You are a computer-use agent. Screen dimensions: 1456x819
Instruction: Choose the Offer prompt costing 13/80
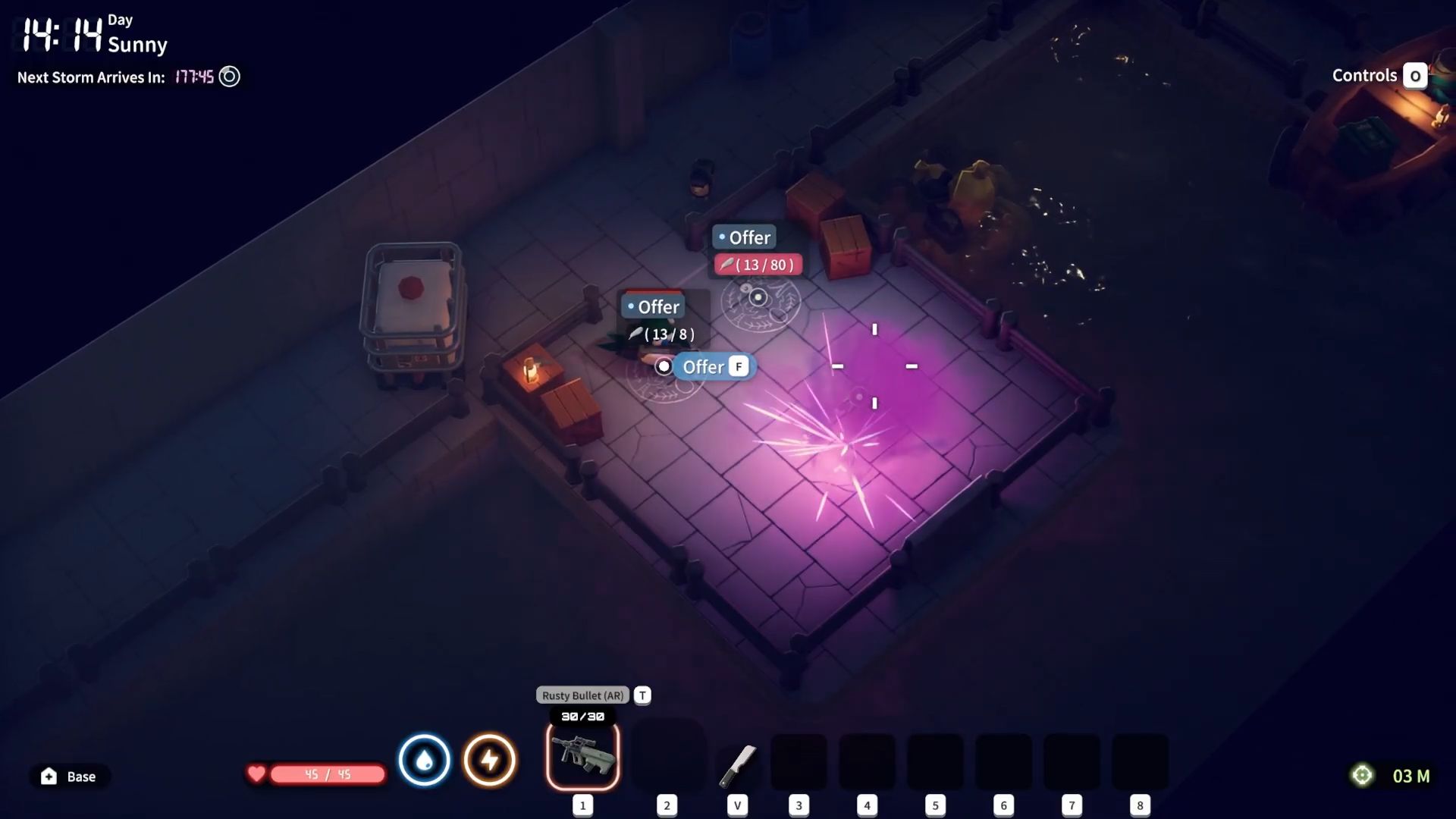(747, 238)
